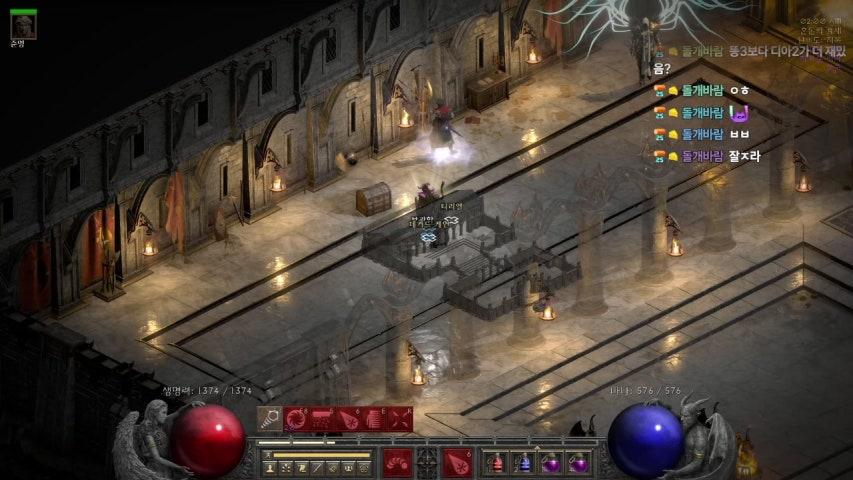Choose the red swirl skill icon
The height and width of the screenshot is (480, 853).
(x=296, y=419)
